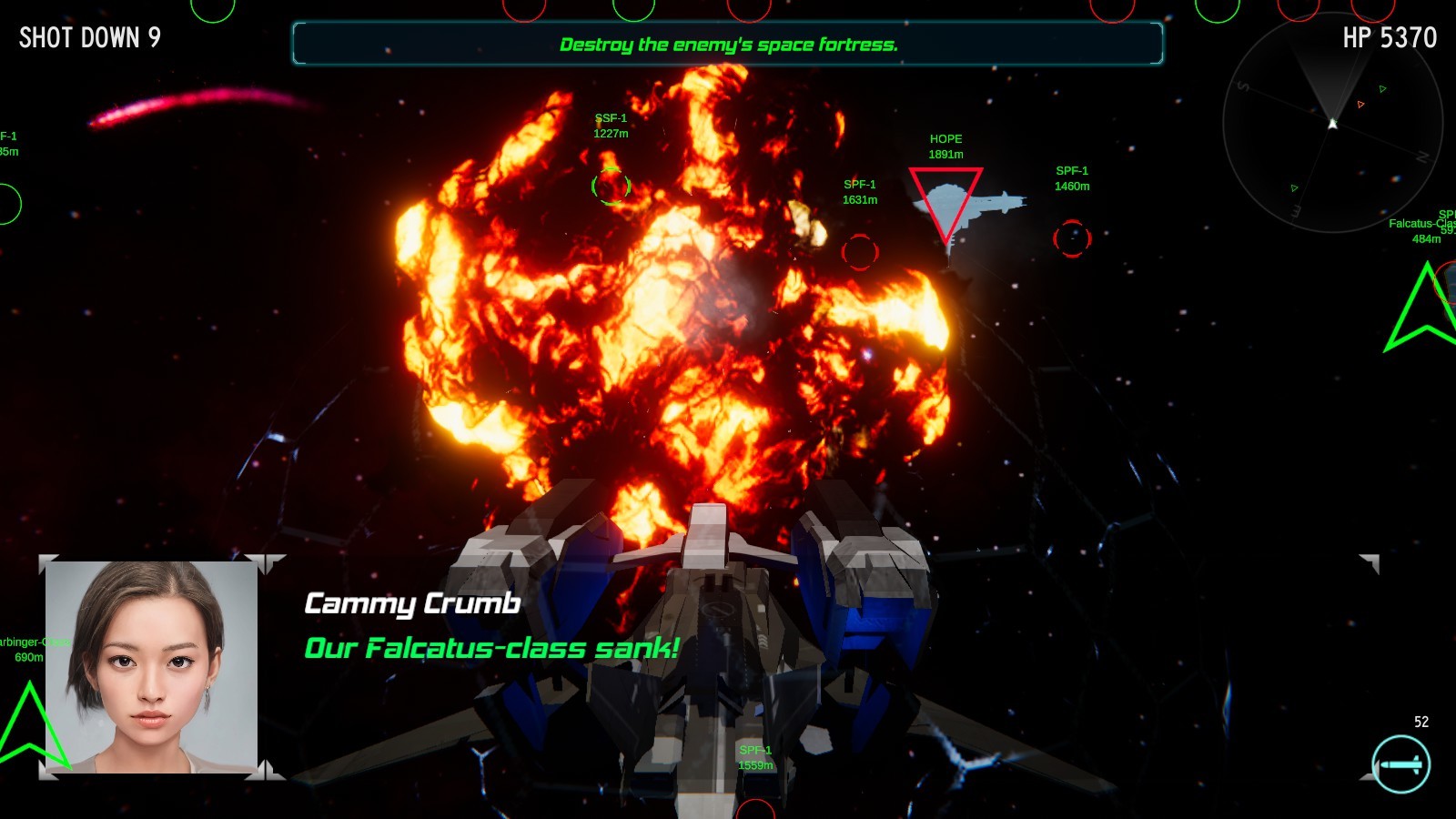Expand the SPF-1 1559m label near the ship
The height and width of the screenshot is (819, 1456).
(754, 758)
